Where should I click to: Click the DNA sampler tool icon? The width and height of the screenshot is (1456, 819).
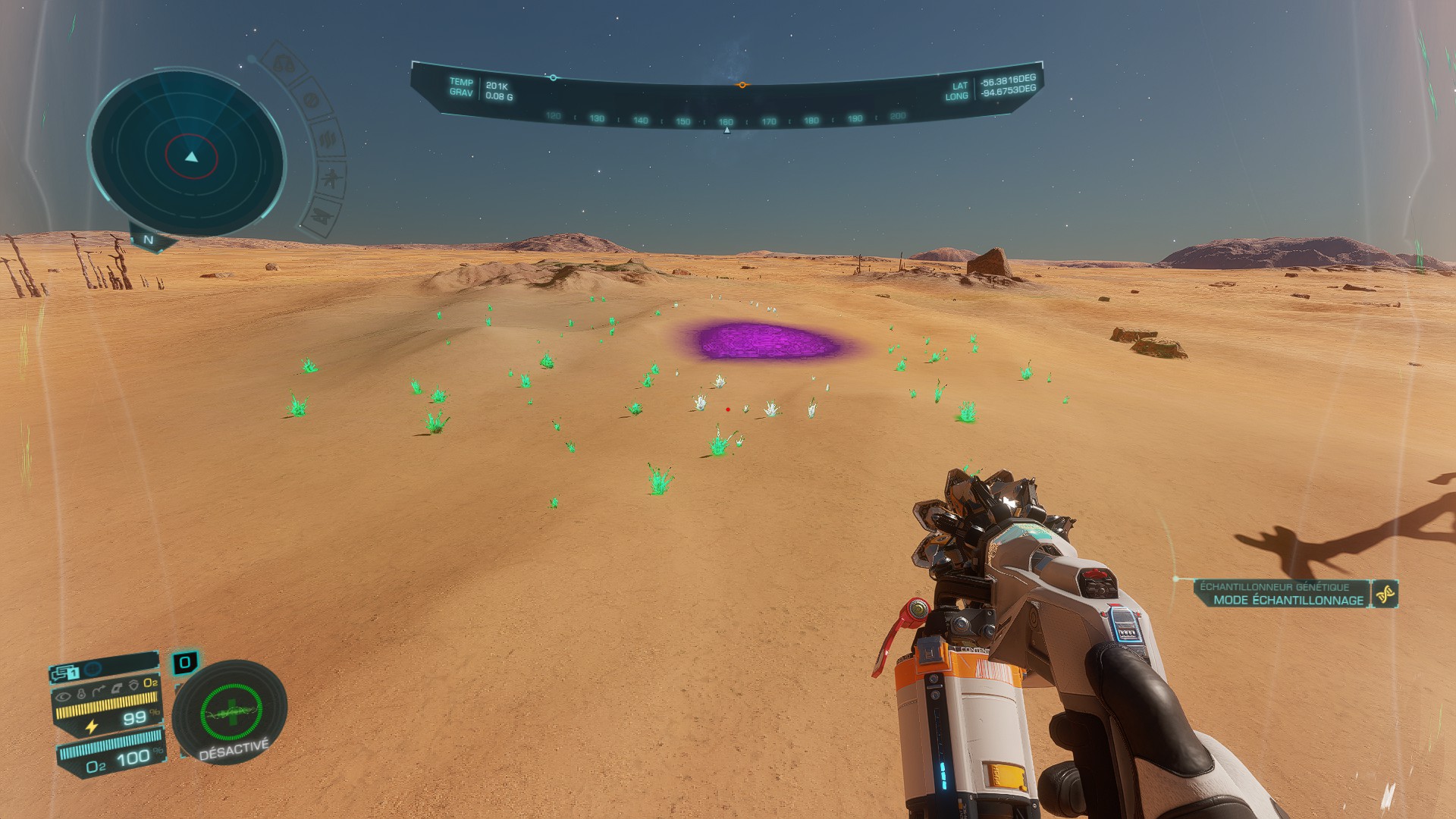[1385, 594]
